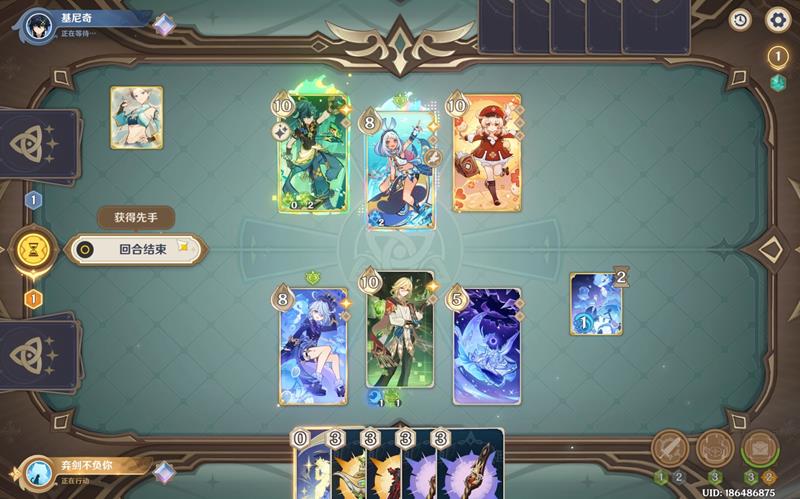The width and height of the screenshot is (800, 499).
Task: Inspect the opponent's support card near the deck
Action: (x=136, y=118)
